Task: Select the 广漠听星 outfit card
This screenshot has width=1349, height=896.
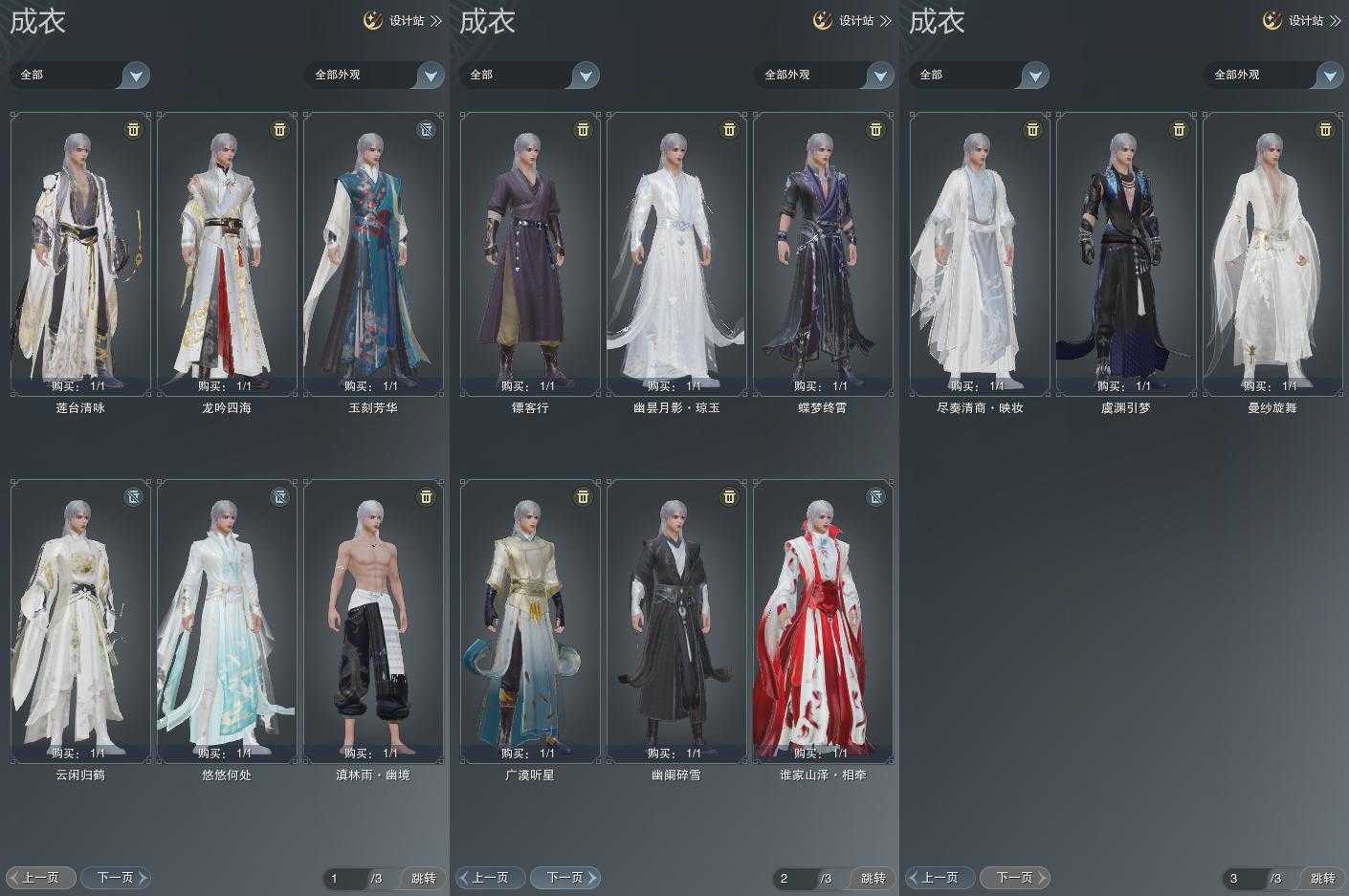Action: click(530, 621)
